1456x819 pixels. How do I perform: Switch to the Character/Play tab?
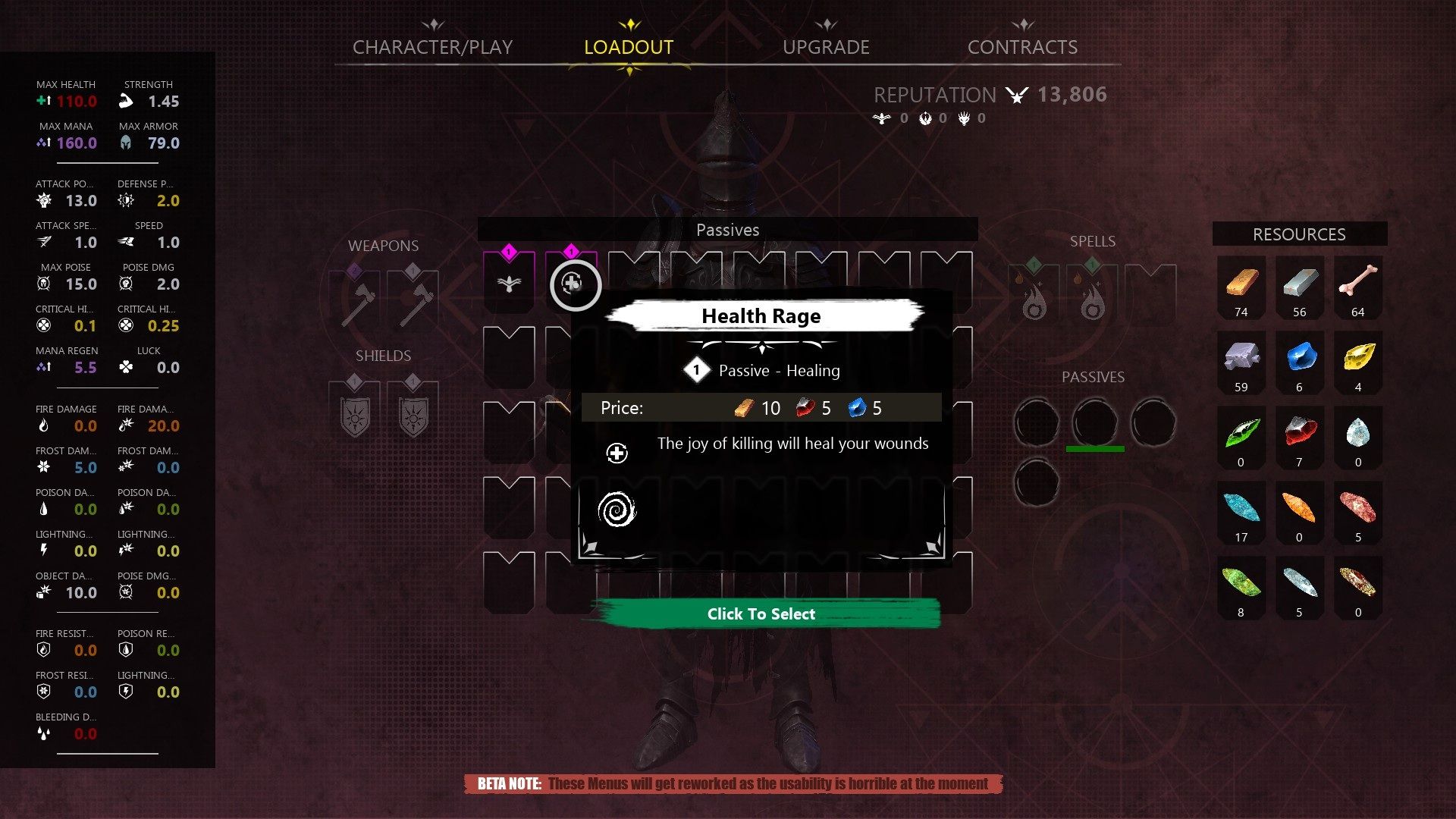pos(432,47)
